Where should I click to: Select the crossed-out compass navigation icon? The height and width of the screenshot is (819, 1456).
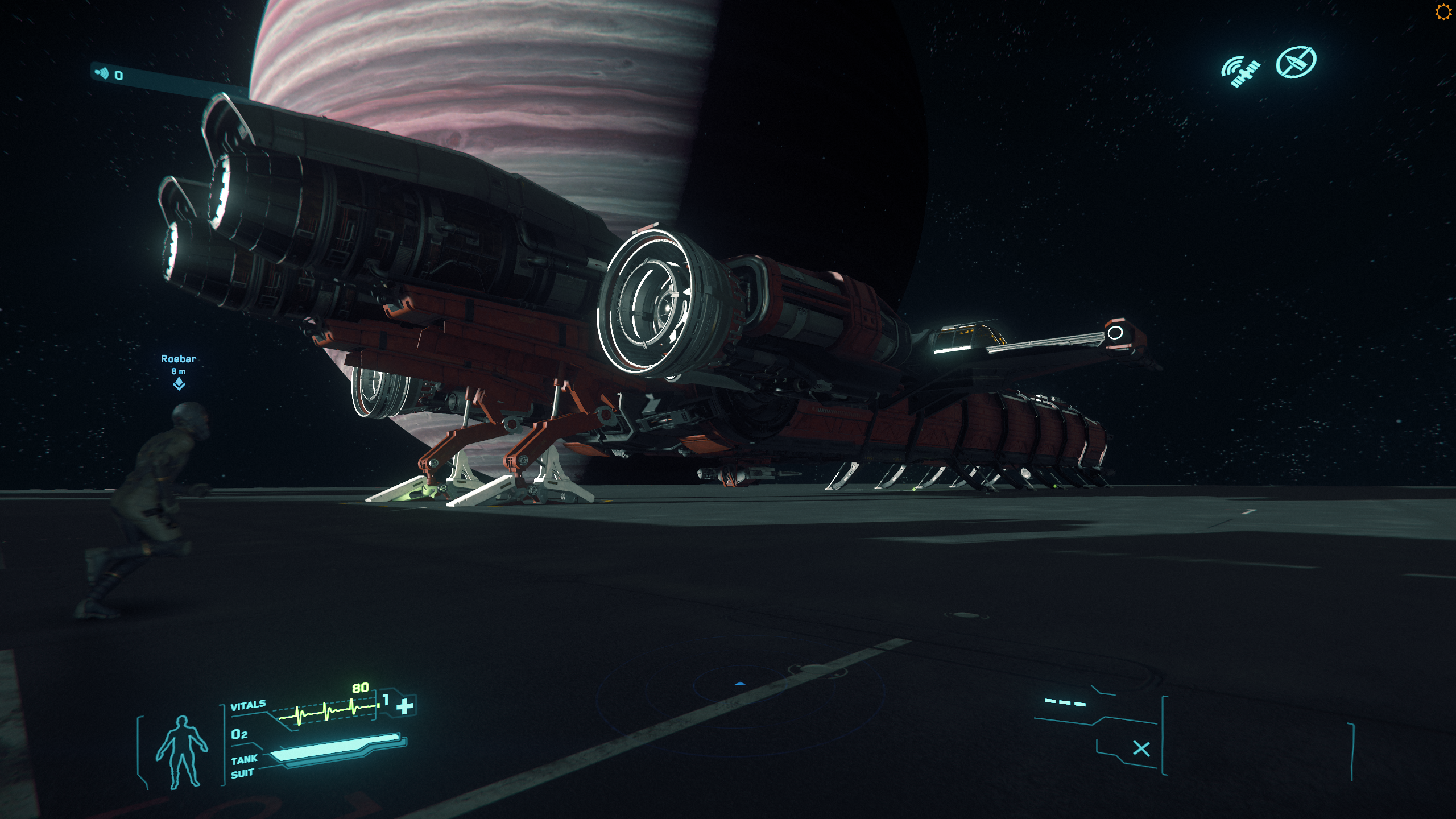point(1296,62)
